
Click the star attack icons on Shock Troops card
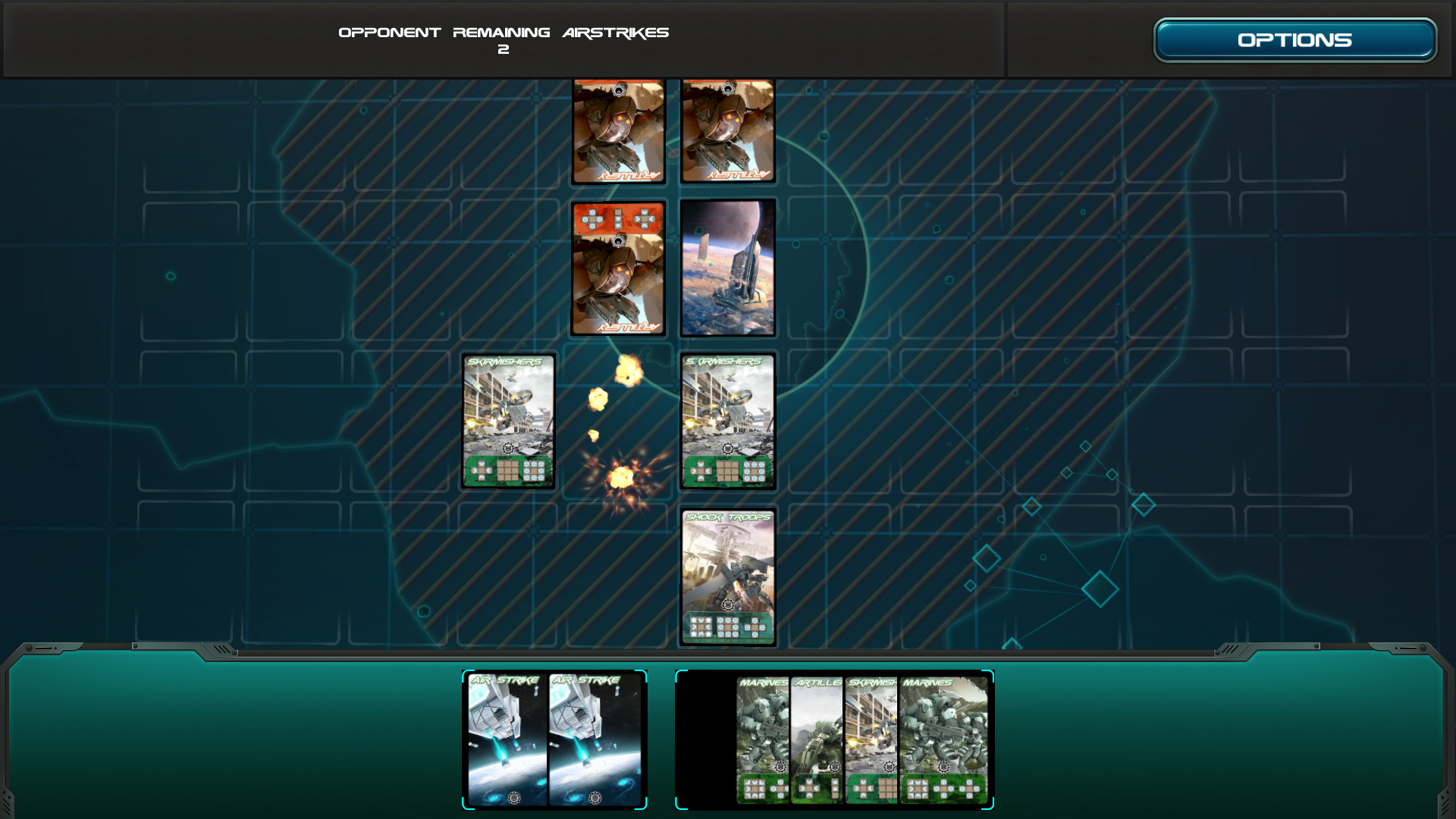701,626
